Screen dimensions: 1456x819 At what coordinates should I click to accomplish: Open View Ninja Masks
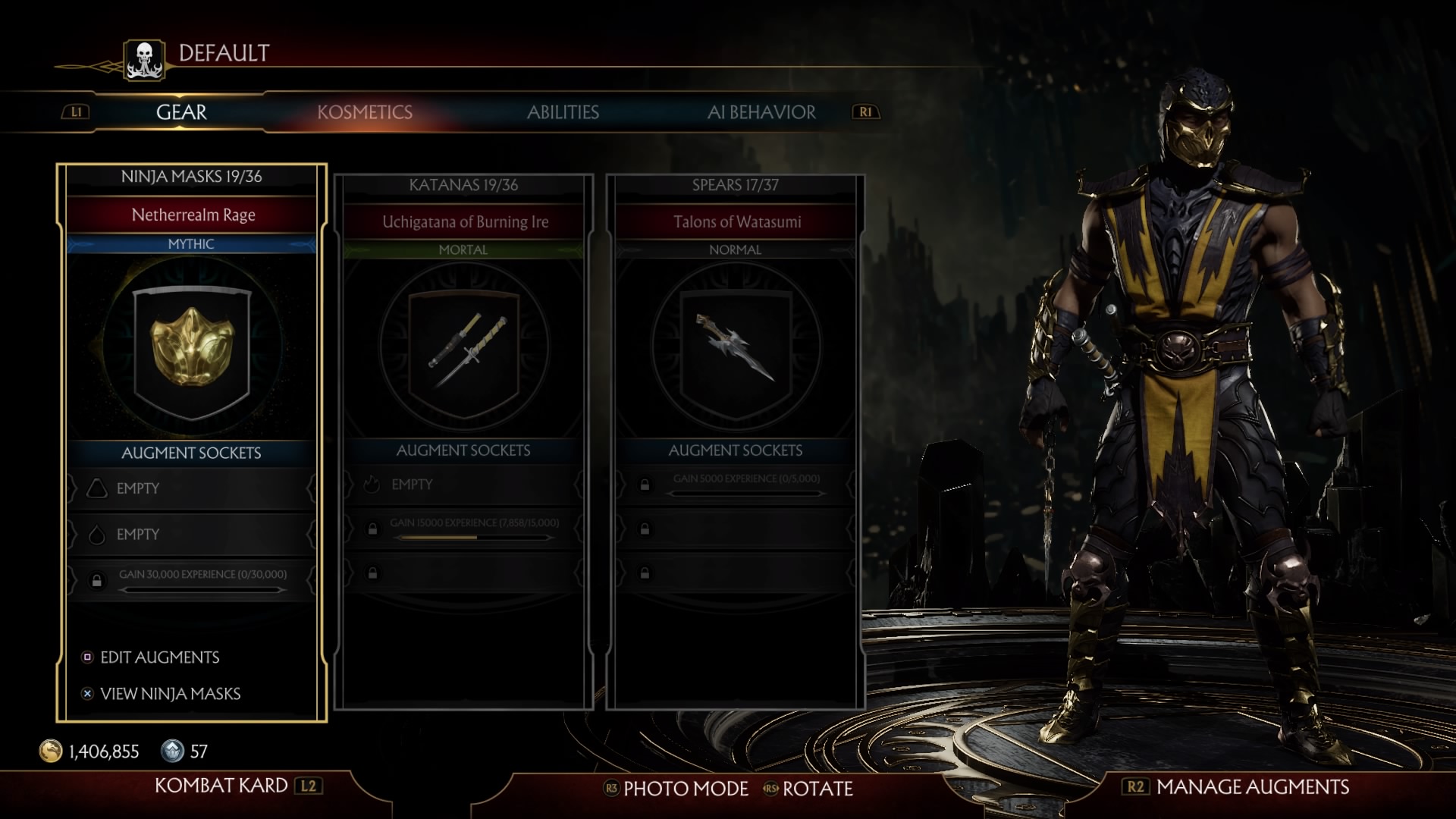[x=170, y=694]
